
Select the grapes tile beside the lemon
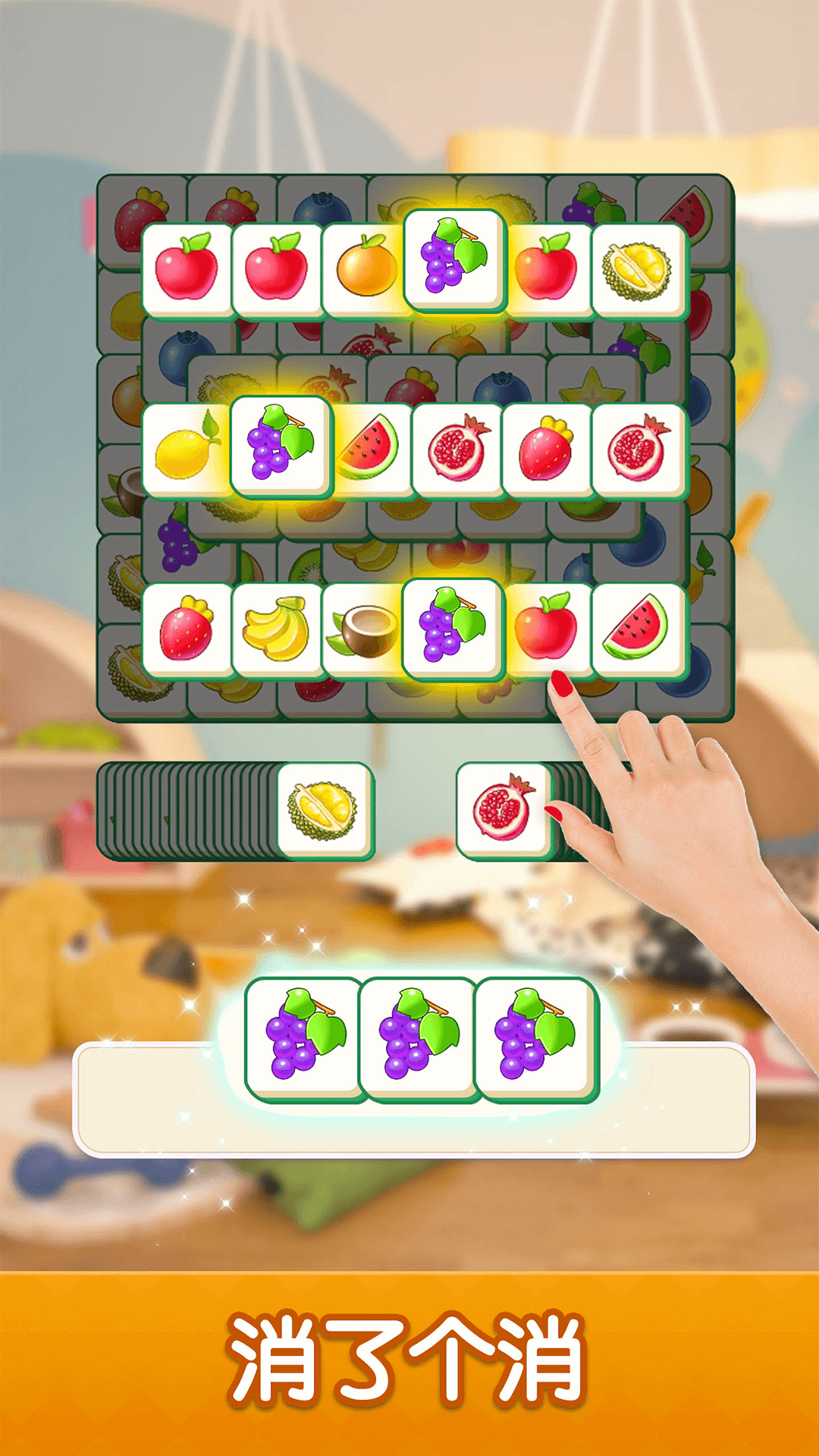click(x=281, y=445)
